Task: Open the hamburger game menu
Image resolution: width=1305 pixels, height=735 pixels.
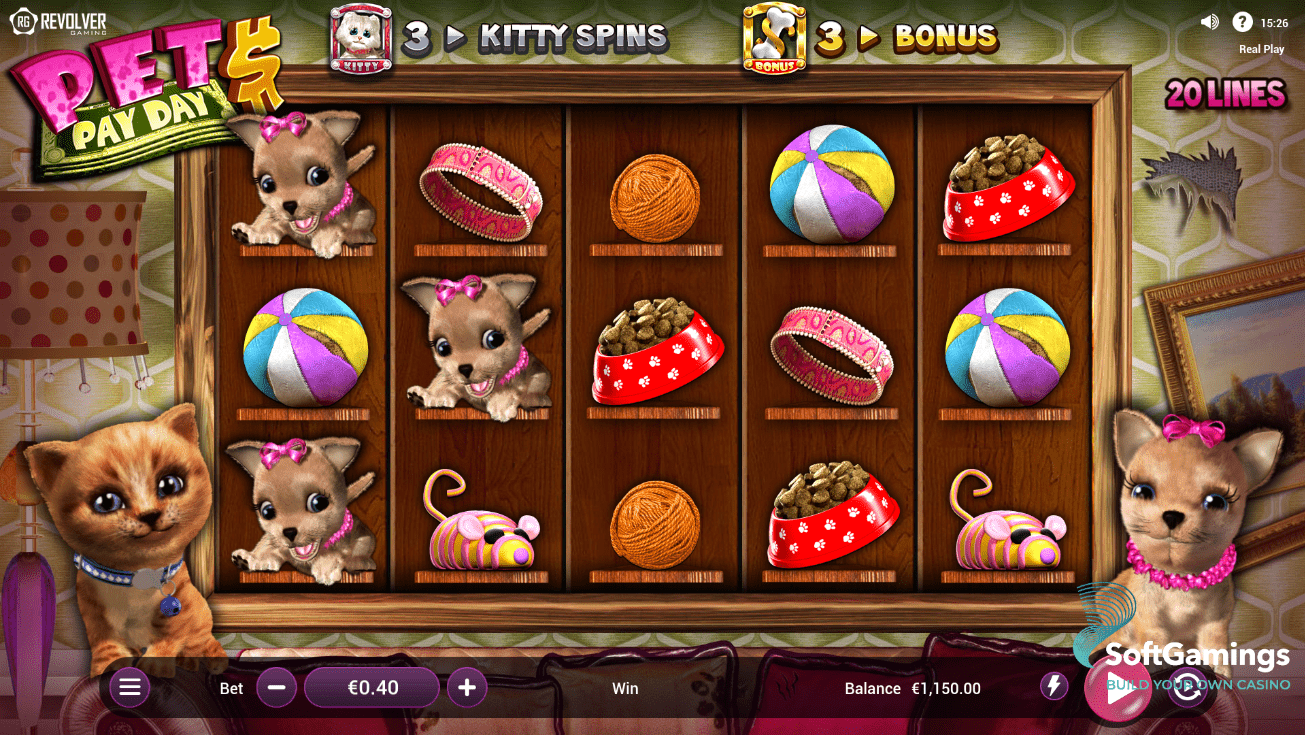Action: tap(128, 687)
